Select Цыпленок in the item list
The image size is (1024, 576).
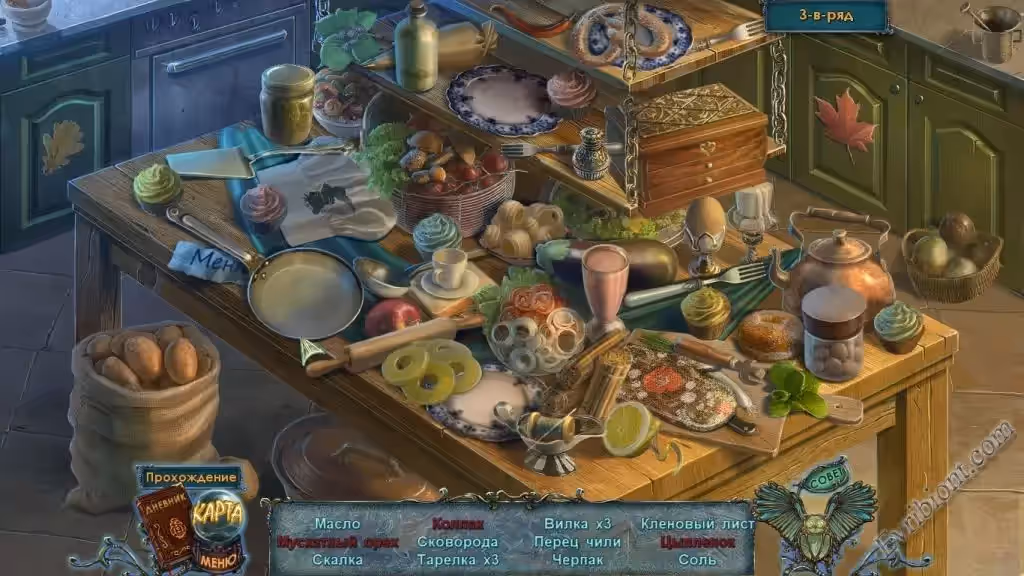[697, 542]
